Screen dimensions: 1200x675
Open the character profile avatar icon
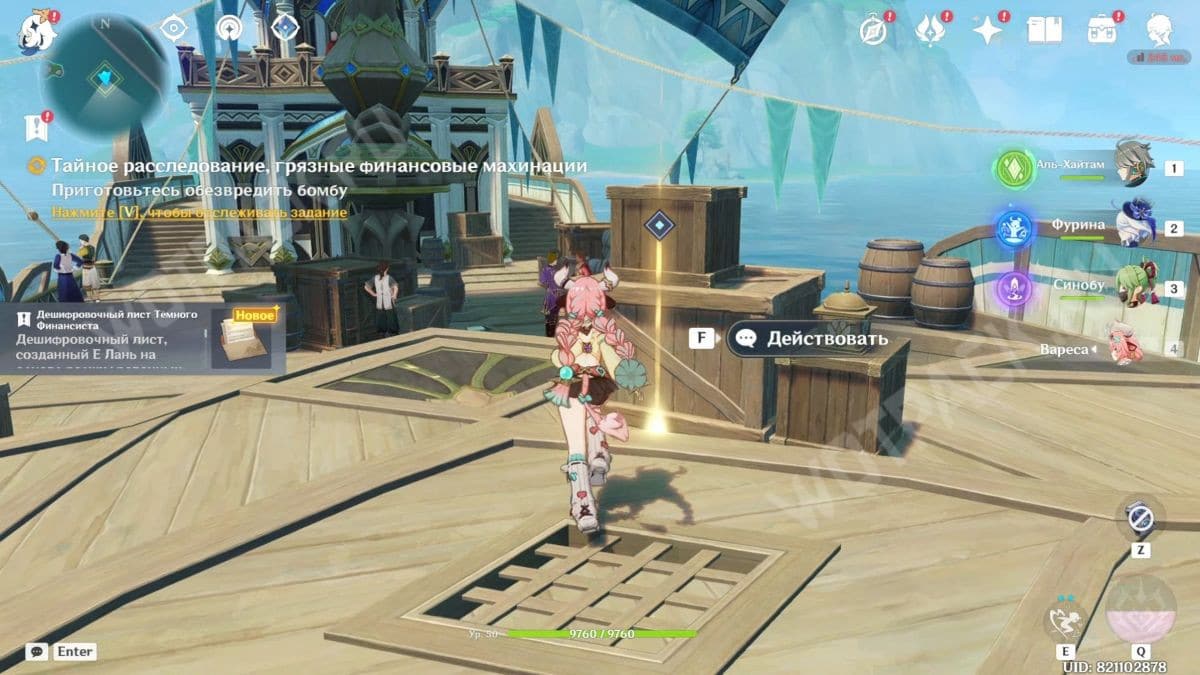[1160, 31]
